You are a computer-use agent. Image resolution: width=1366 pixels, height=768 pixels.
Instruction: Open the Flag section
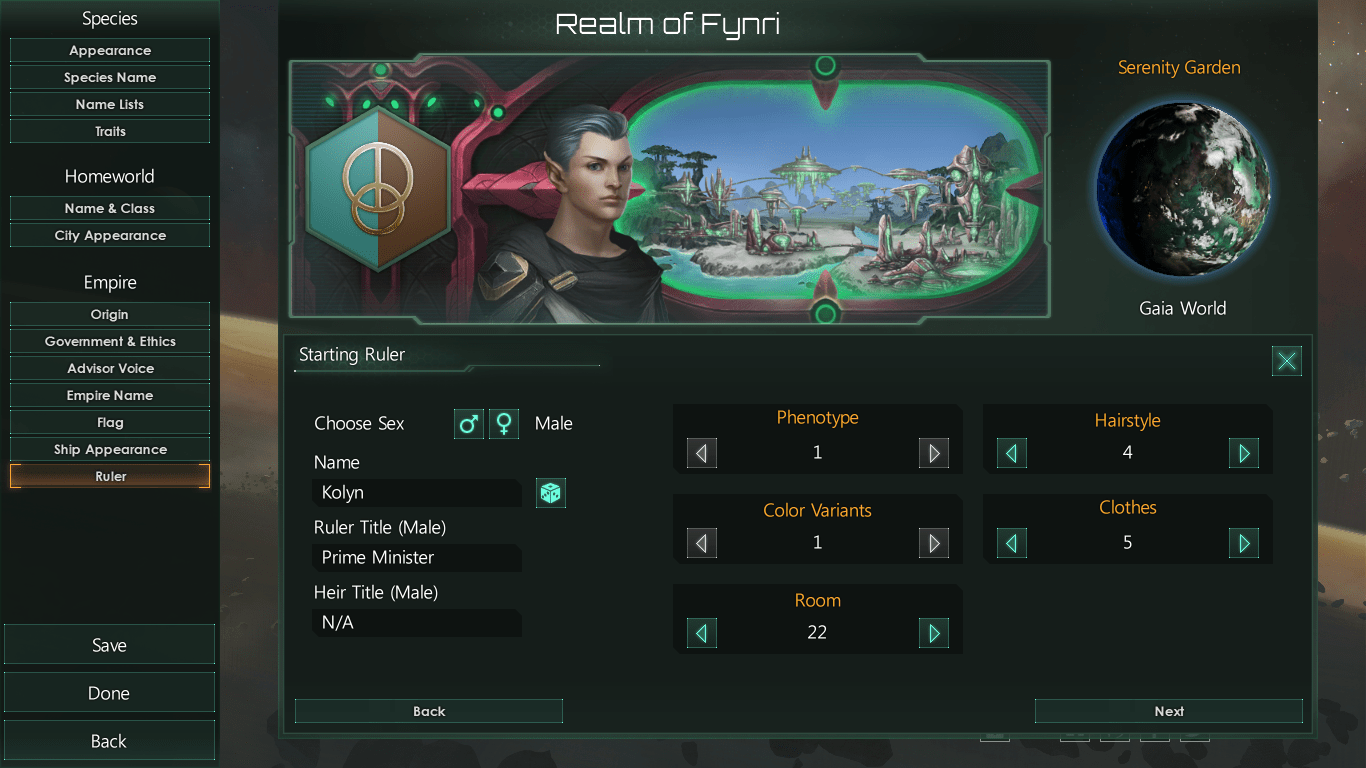tap(110, 422)
